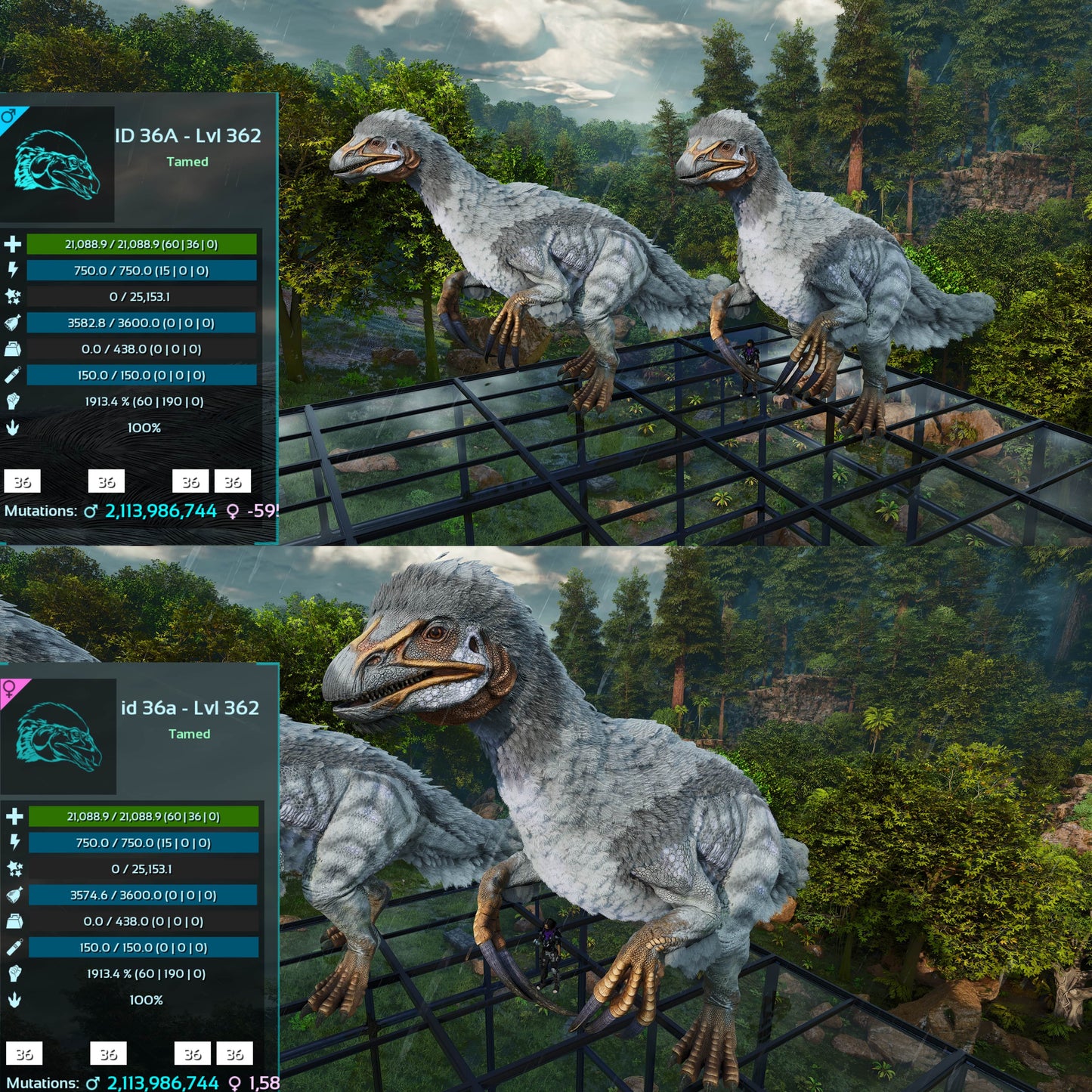Select the female id 36a dino portrait

point(59,737)
